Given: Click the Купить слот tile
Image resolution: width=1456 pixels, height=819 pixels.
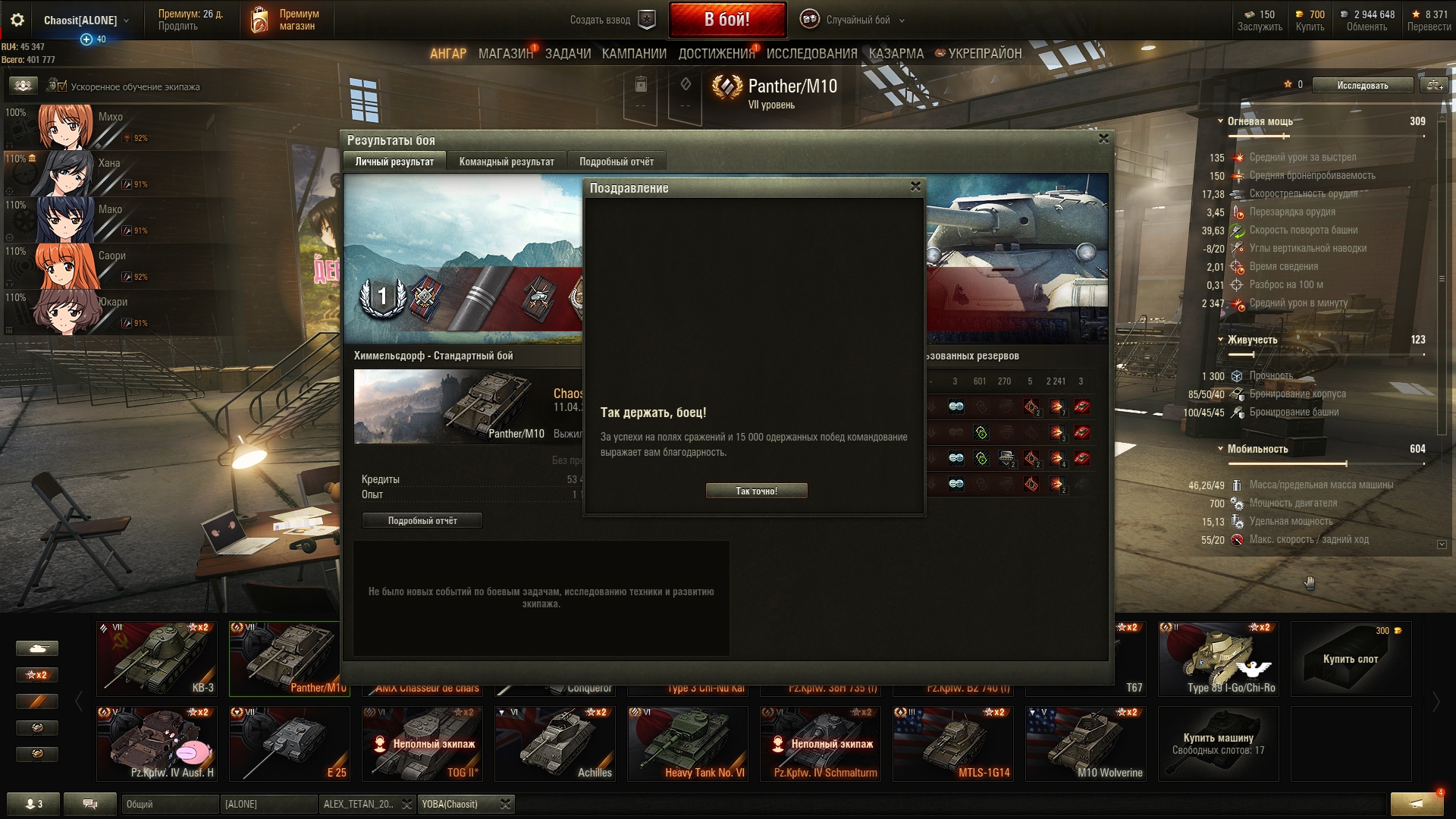Looking at the screenshot, I should pyautogui.click(x=1351, y=658).
